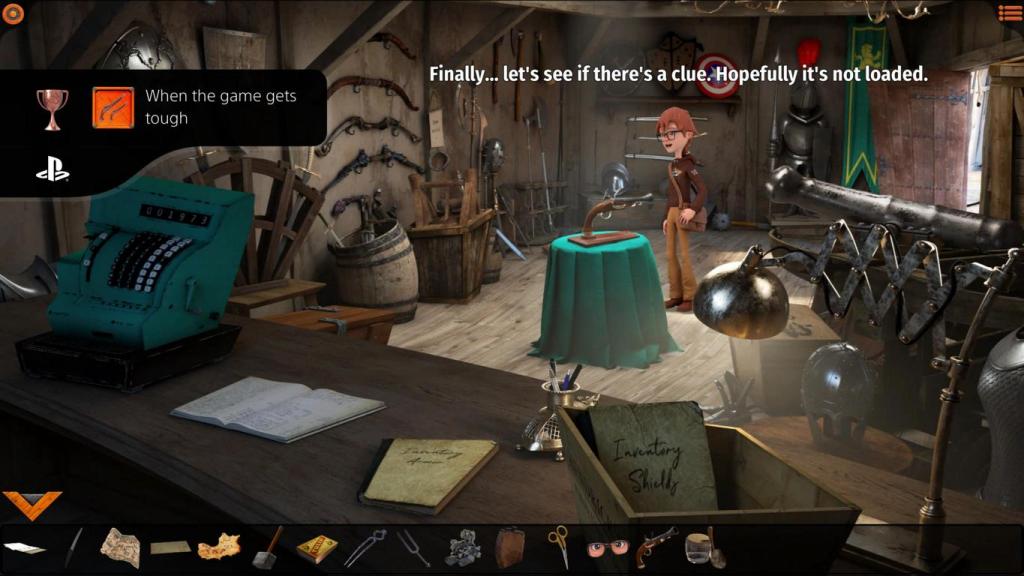Pick the grey metal machine part
The image size is (1024, 576).
click(461, 547)
